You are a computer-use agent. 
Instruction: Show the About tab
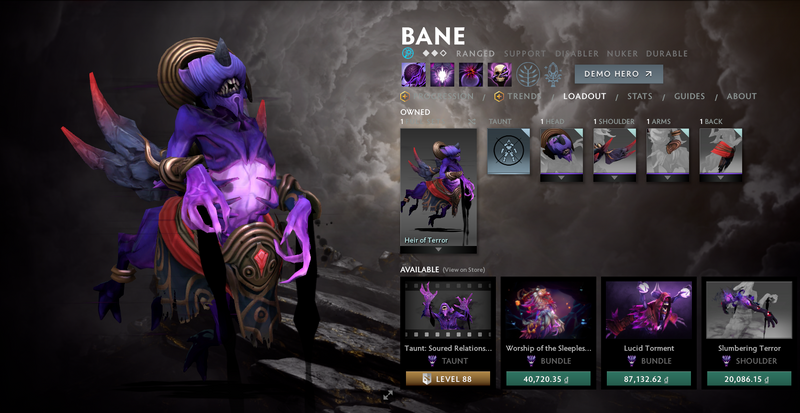click(741, 97)
